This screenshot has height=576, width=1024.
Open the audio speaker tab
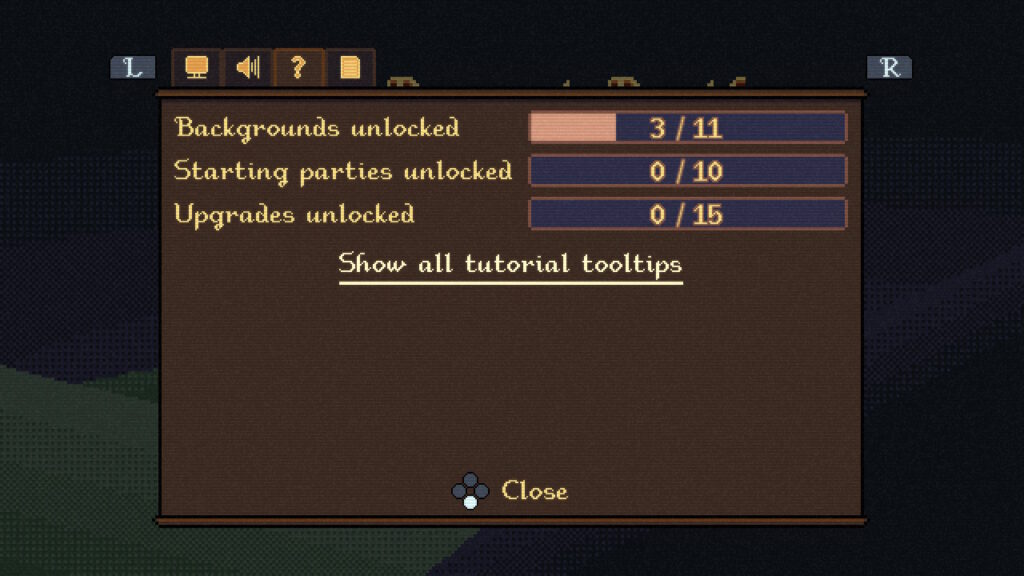(247, 68)
